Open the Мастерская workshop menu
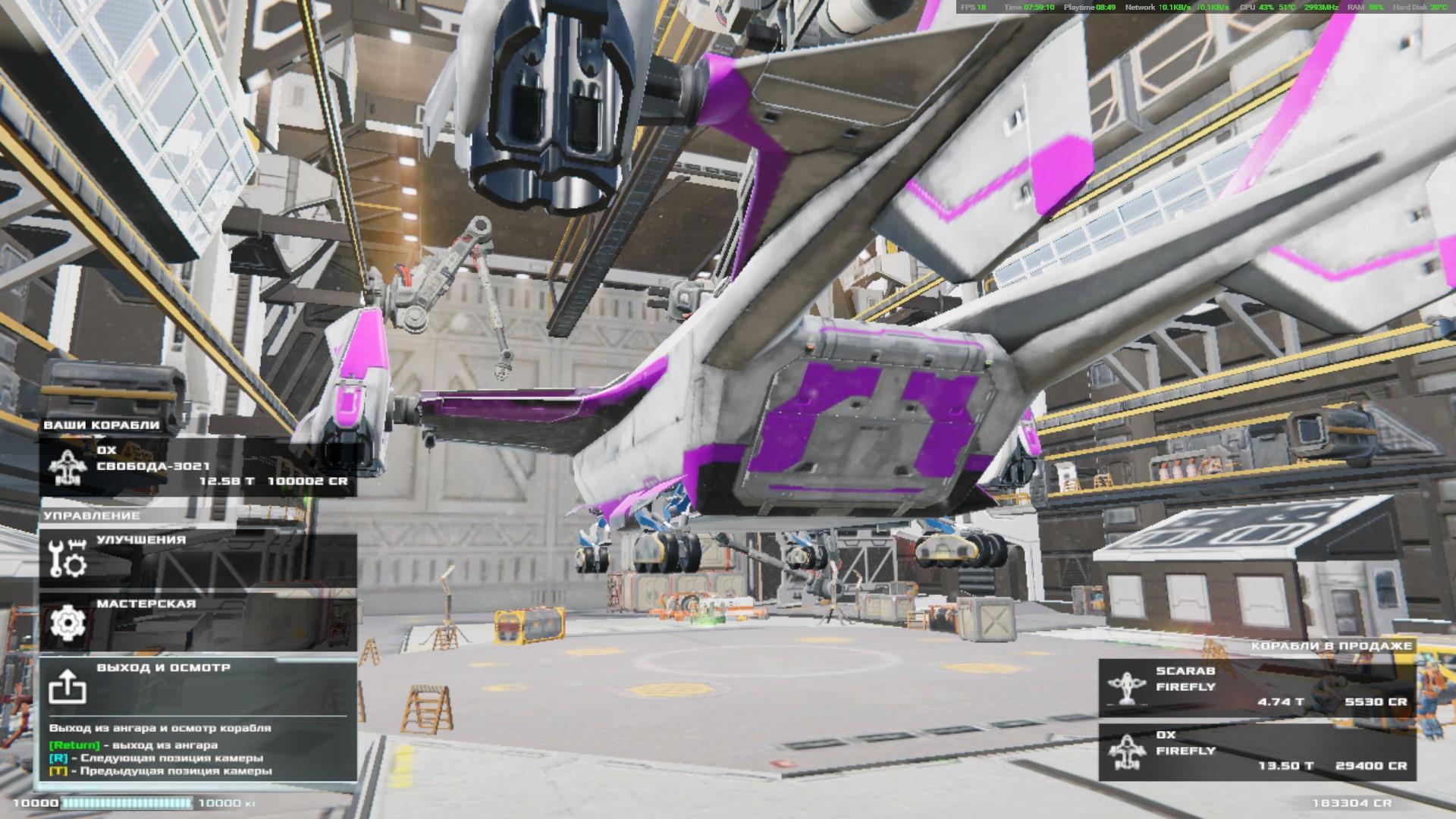1456x819 pixels. click(x=198, y=621)
